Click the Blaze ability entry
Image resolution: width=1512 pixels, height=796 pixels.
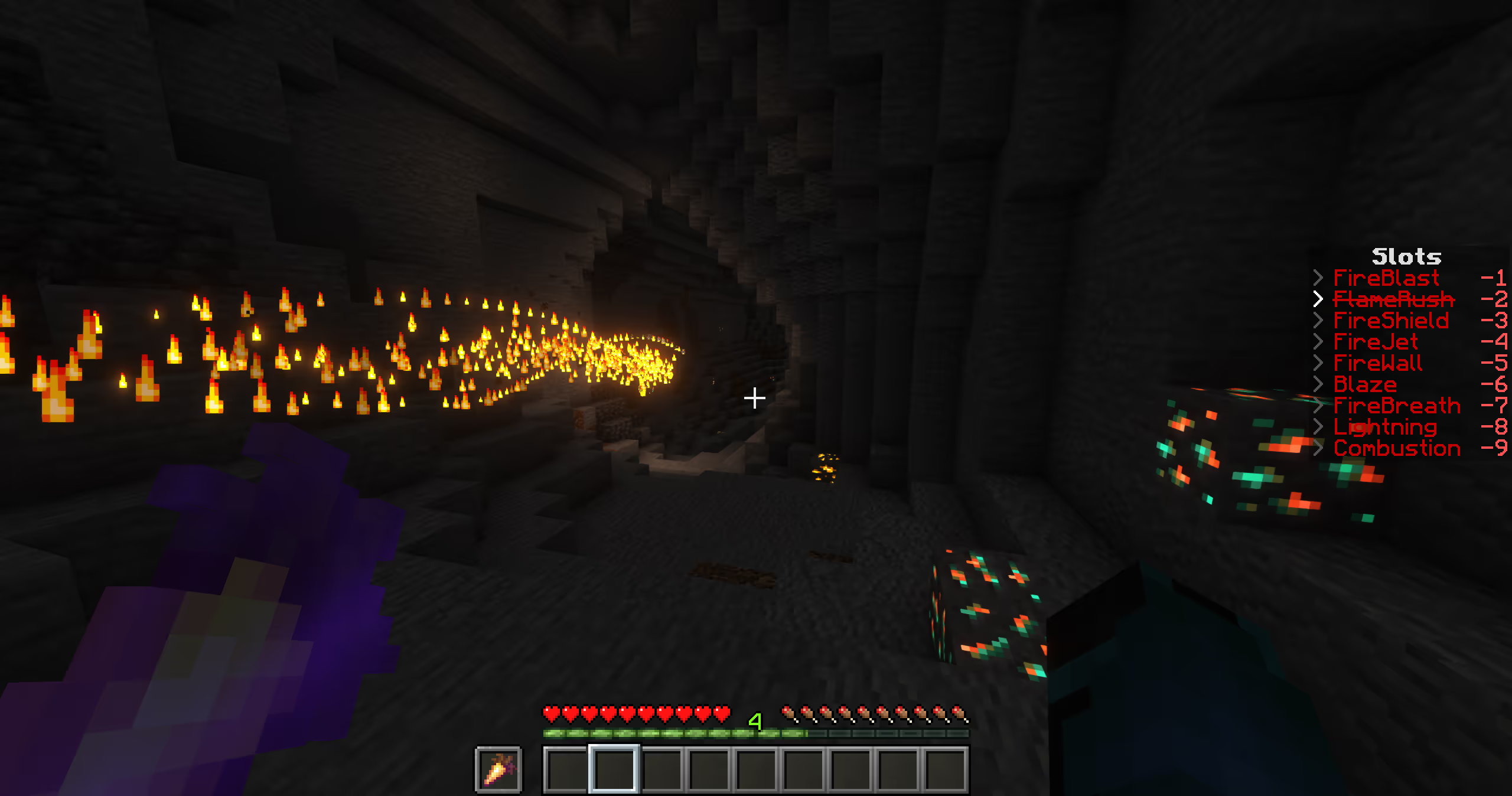[x=1365, y=384]
